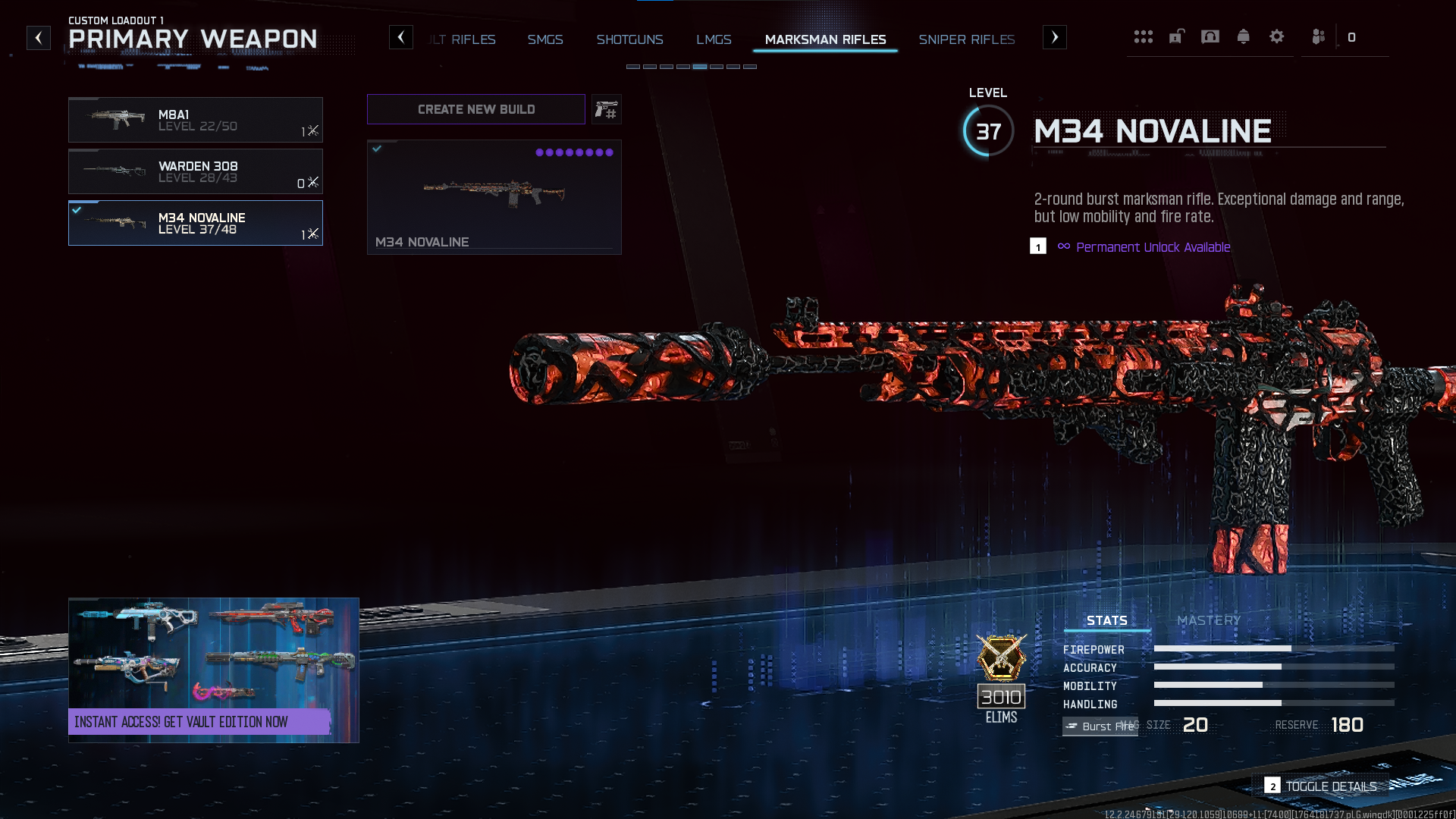Switch to the Mastery tab

1209,620
